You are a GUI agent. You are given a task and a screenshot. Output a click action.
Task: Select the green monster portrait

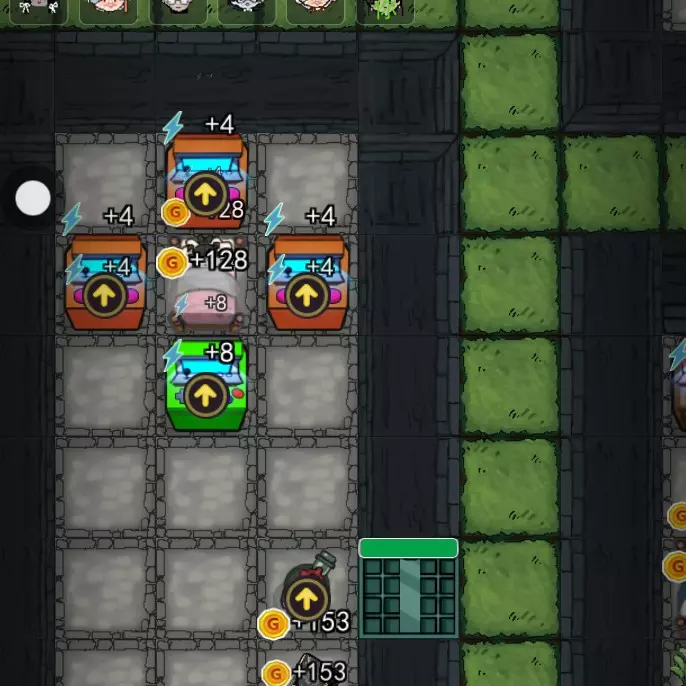[385, 10]
